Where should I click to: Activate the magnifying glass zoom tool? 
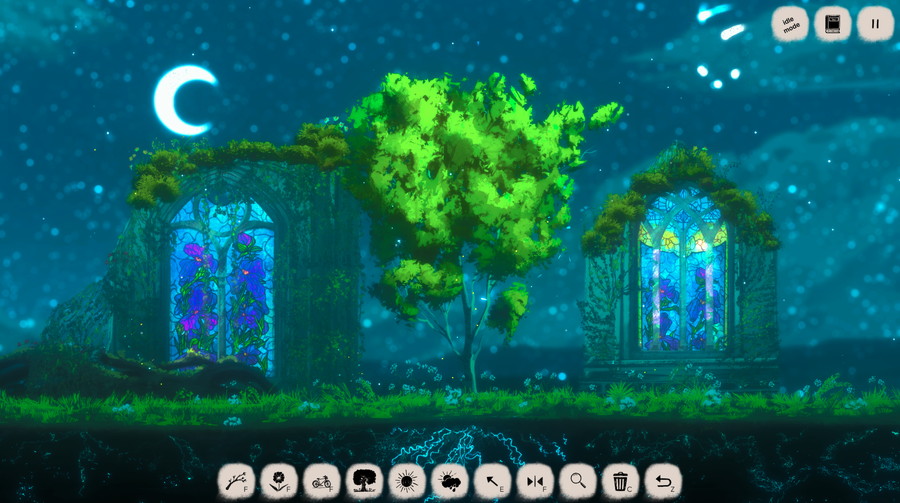[577, 481]
